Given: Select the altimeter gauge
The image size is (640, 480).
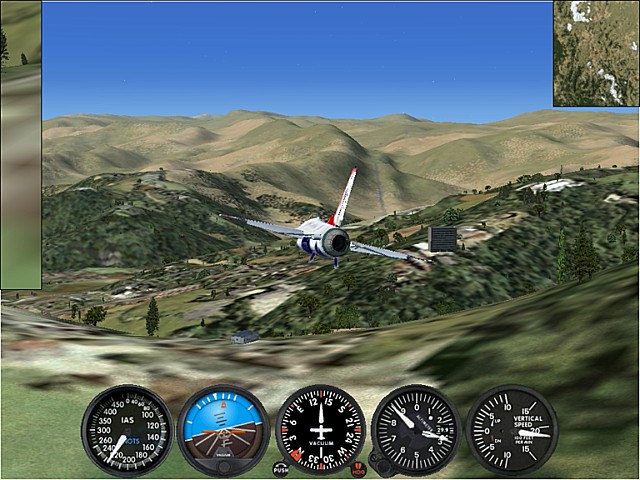Looking at the screenshot, I should point(415,430).
